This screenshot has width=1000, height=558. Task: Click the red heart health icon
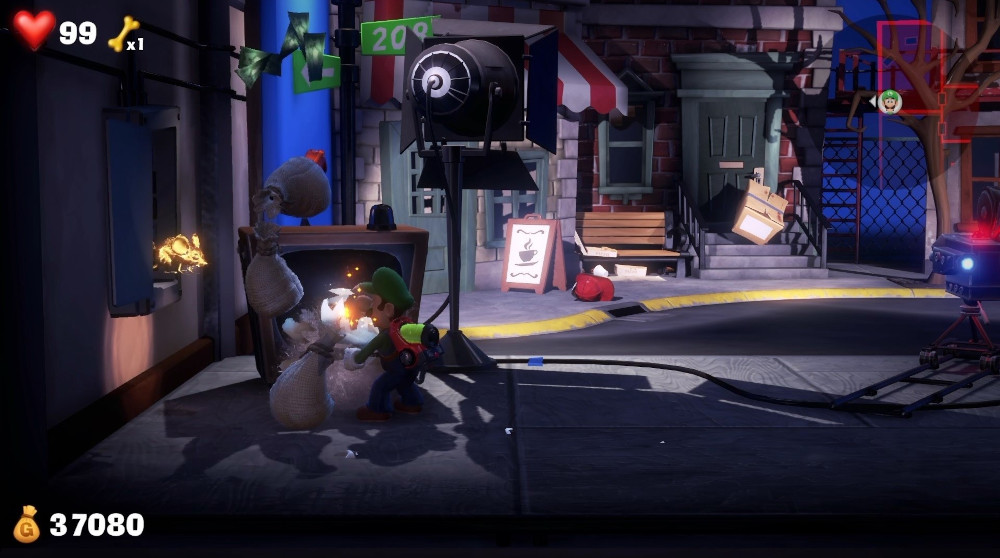[34, 30]
